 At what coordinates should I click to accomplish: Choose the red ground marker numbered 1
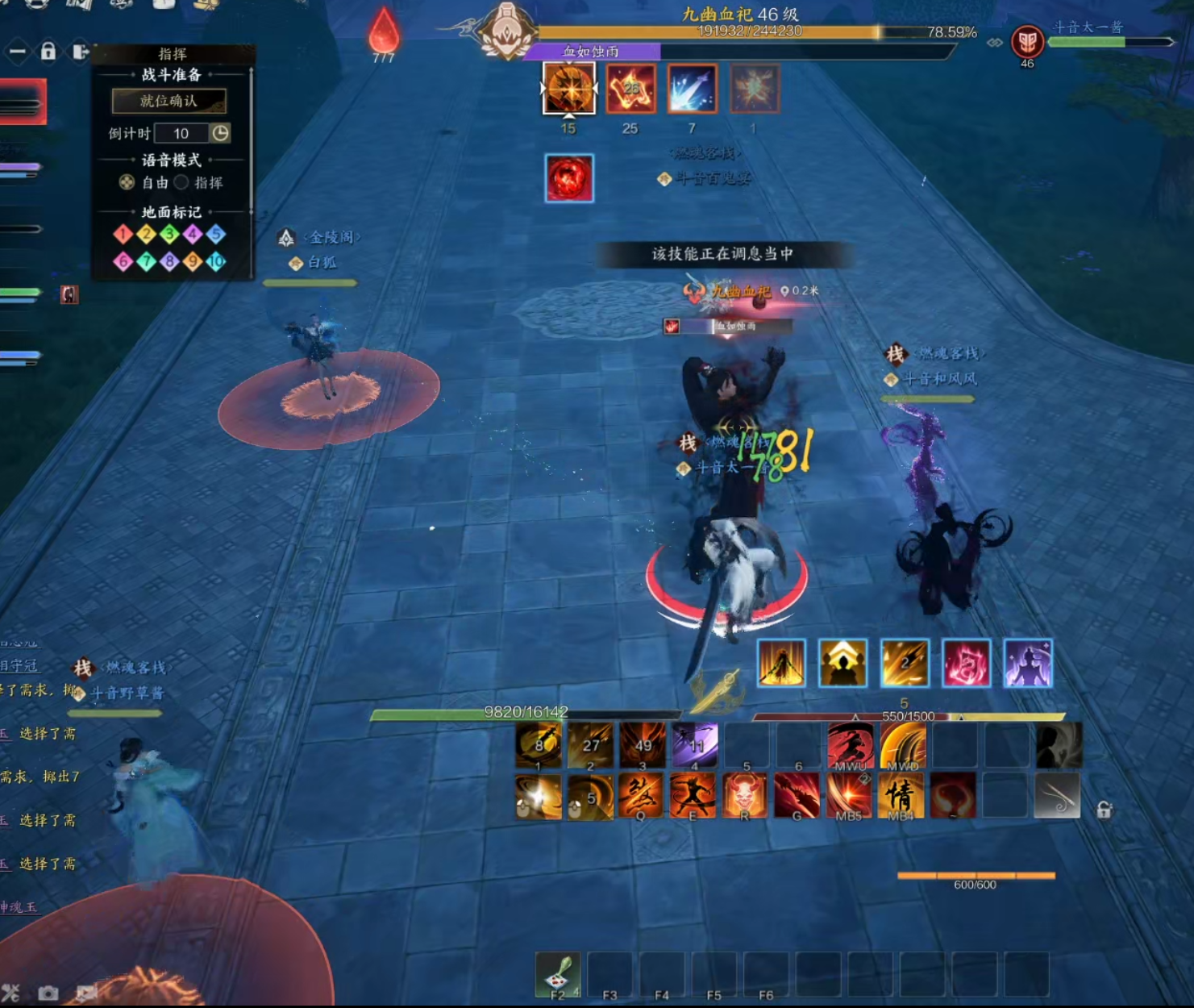[123, 234]
